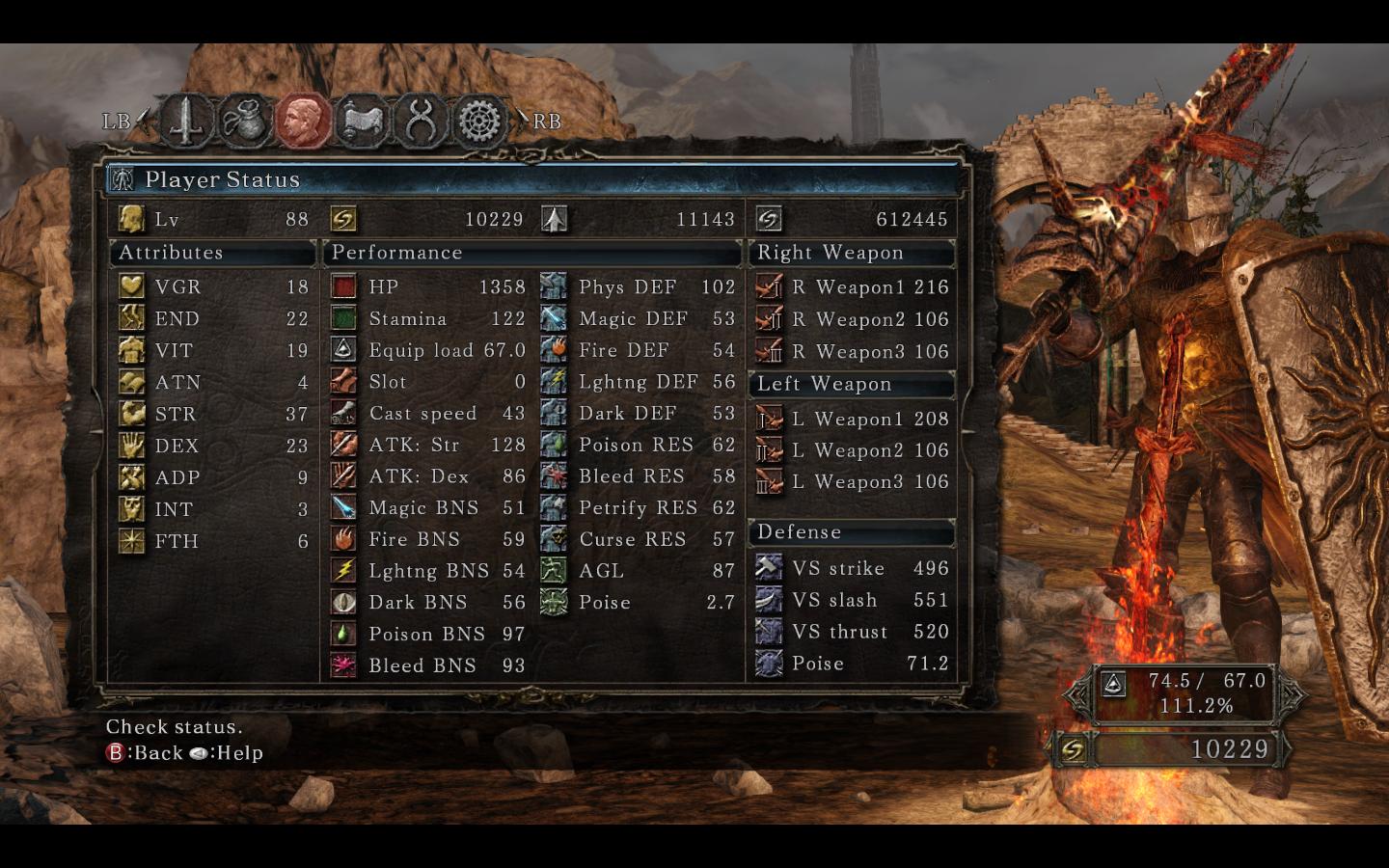
Task: Open the gear-shaped system settings tab
Action: coord(479,121)
